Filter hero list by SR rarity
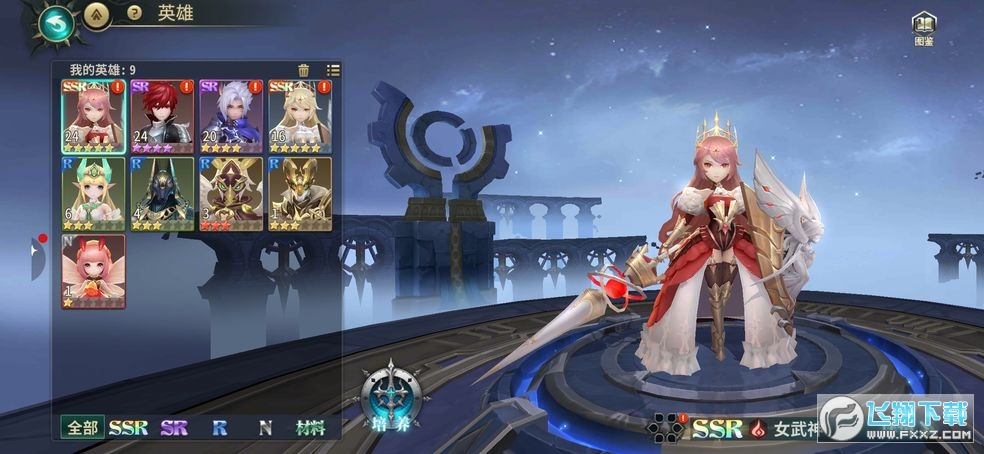Screen dimensions: 984x454 pos(174,428)
